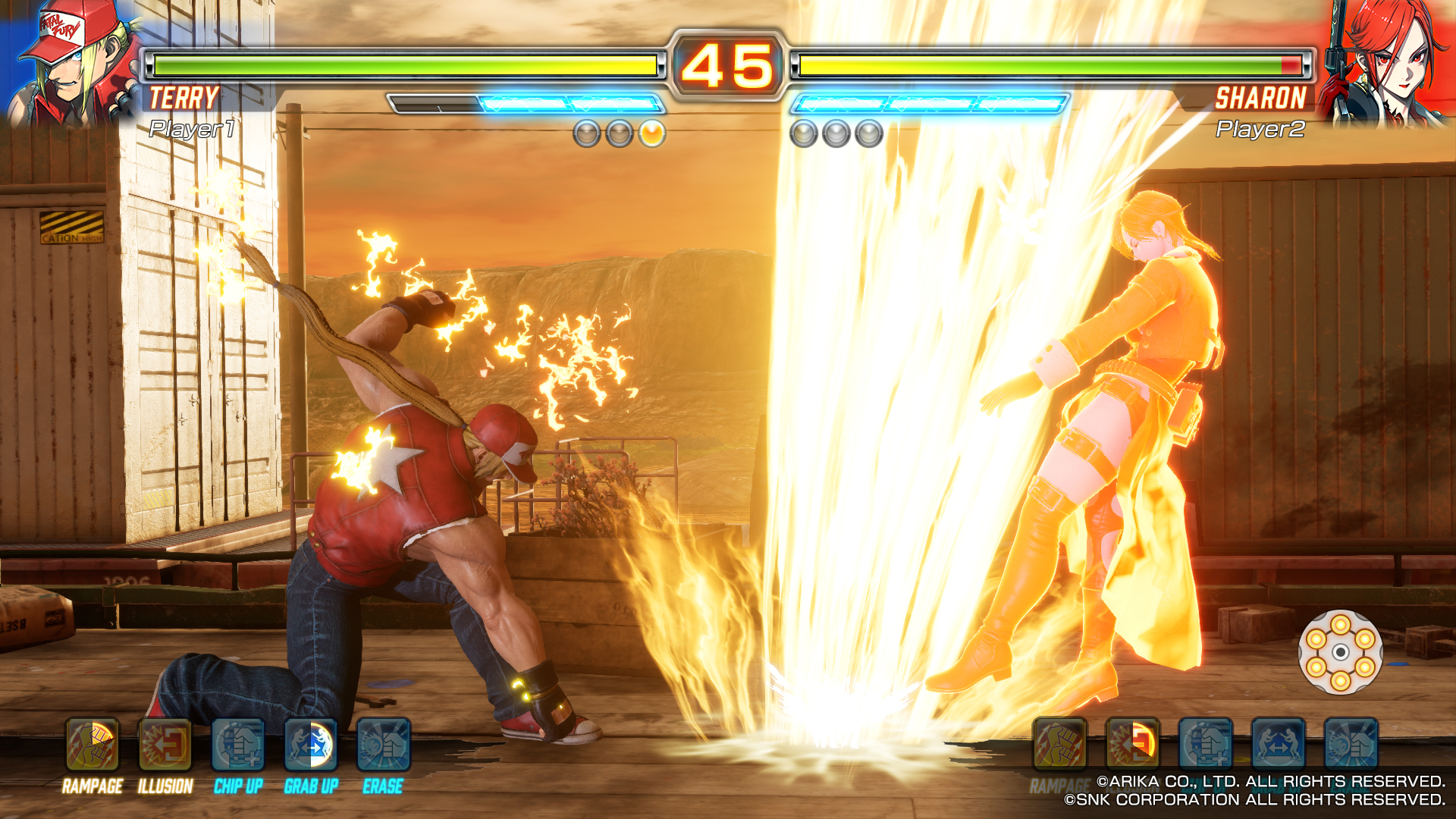
Task: Click the SHARON name text
Action: pos(1260,97)
